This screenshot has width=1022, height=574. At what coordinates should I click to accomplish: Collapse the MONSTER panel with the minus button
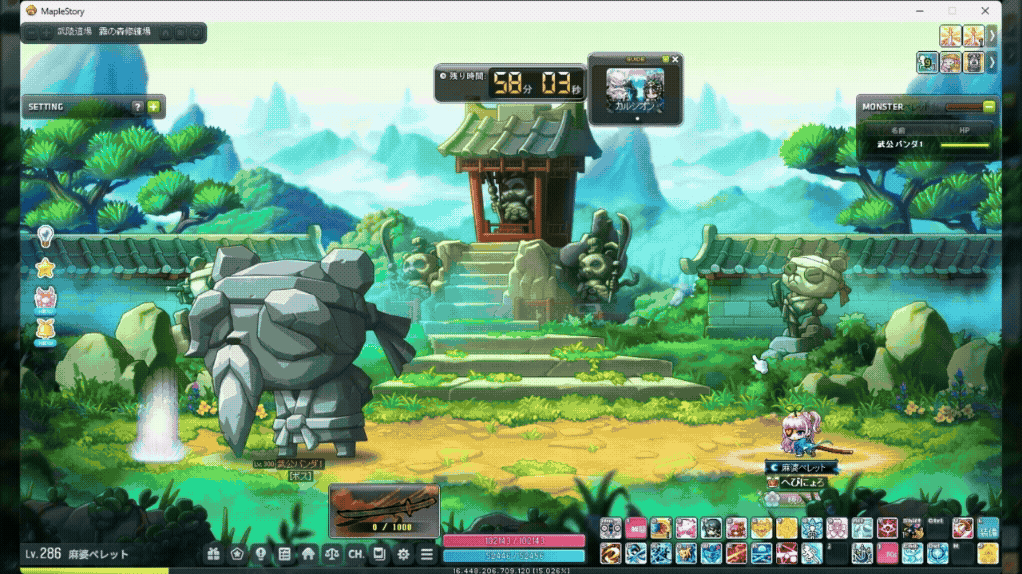click(x=989, y=106)
